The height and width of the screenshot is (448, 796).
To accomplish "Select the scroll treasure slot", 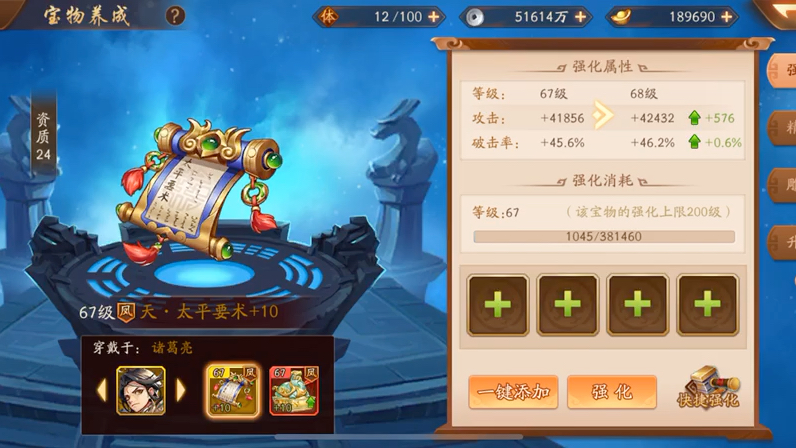I will click(x=233, y=390).
